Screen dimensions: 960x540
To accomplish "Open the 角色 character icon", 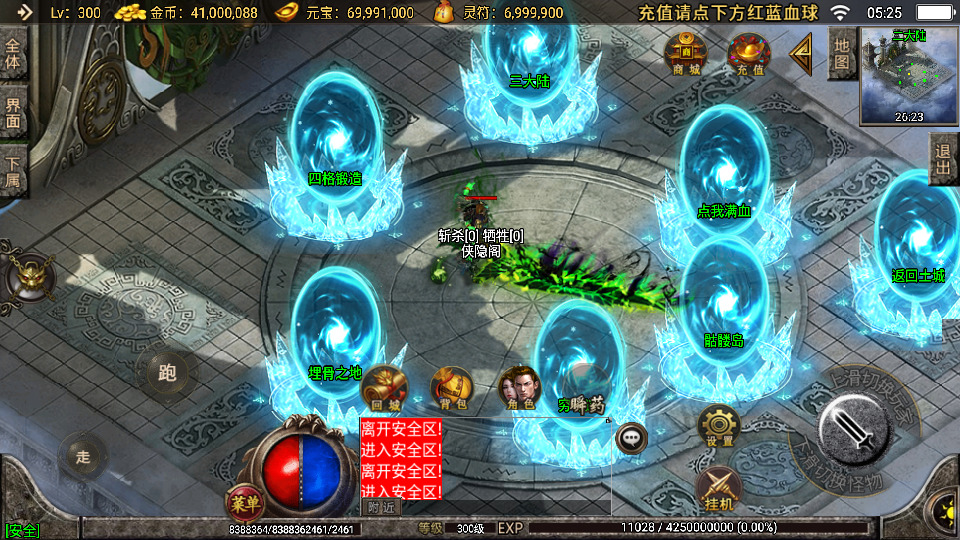I will 518,388.
